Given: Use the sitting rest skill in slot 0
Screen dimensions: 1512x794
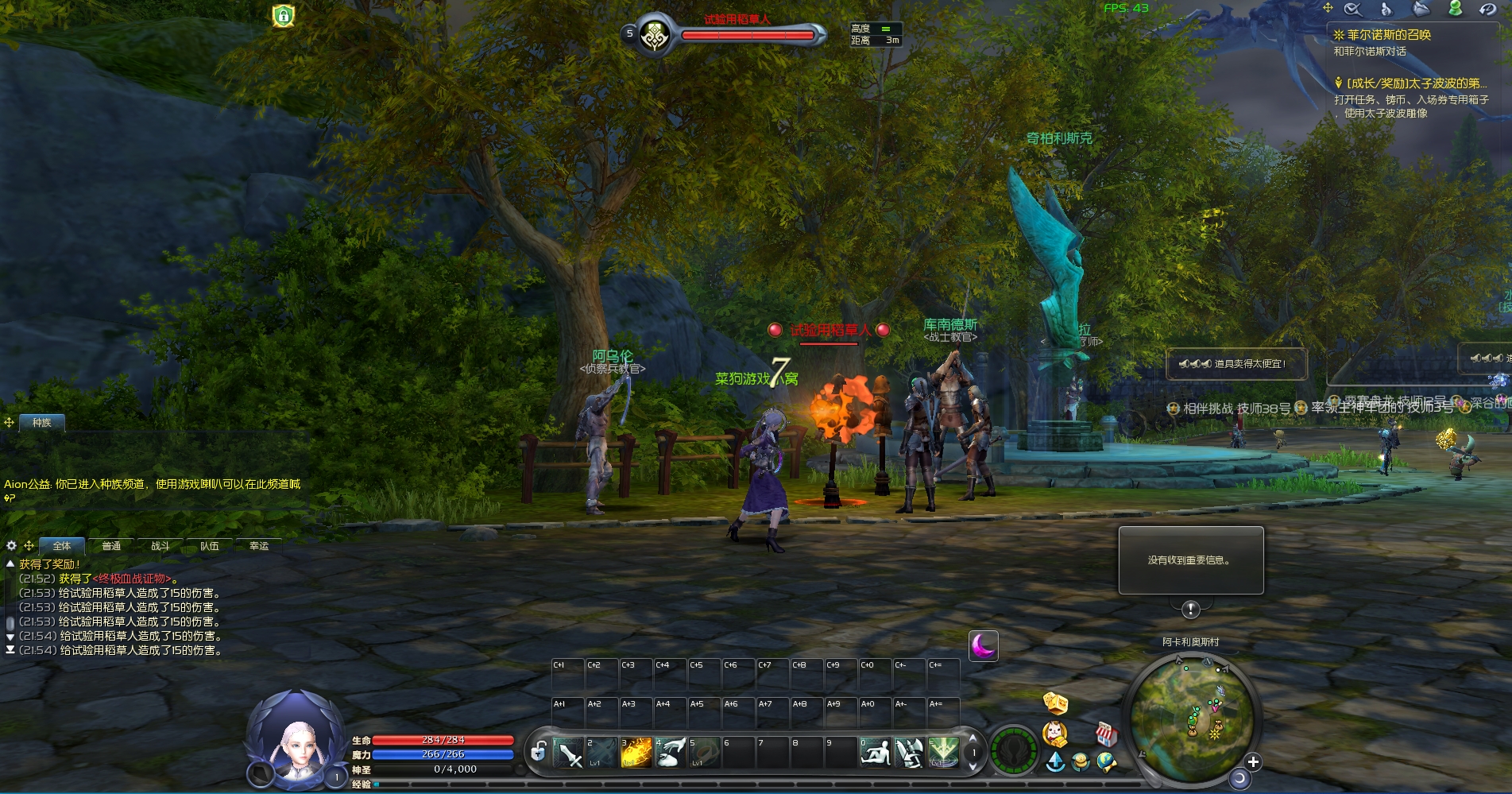Looking at the screenshot, I should pos(876,752).
